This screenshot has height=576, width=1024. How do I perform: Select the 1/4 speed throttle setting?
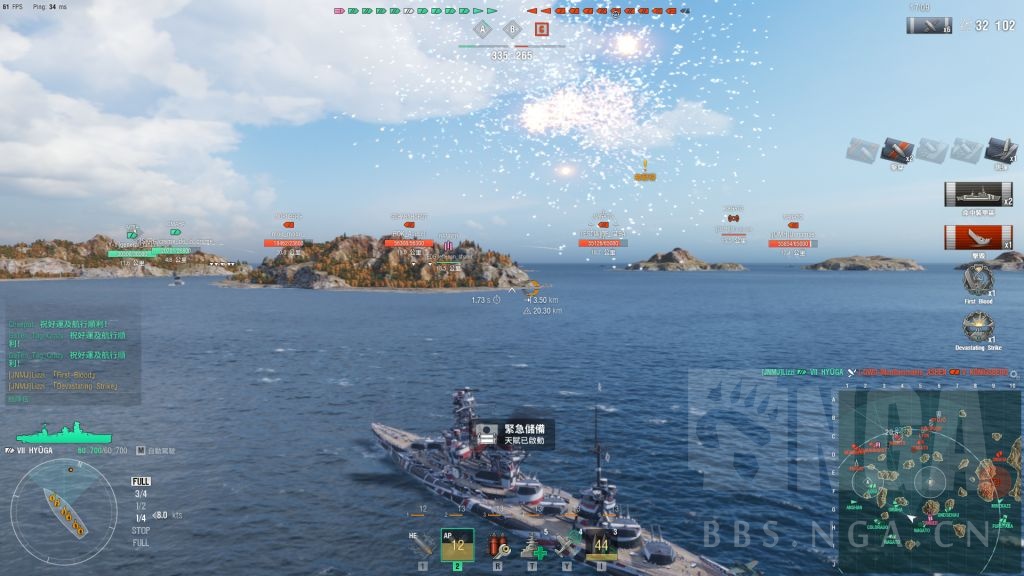141,517
